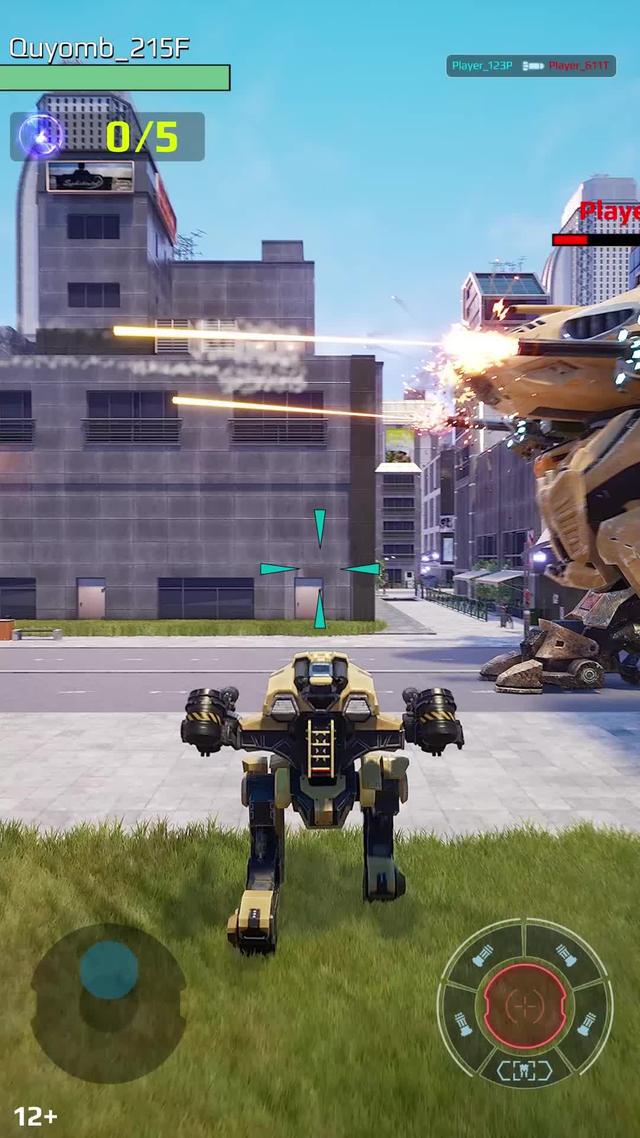Trigger the lower-left weapon segment of the wheel
640x1138 pixels.
click(x=465, y=1024)
